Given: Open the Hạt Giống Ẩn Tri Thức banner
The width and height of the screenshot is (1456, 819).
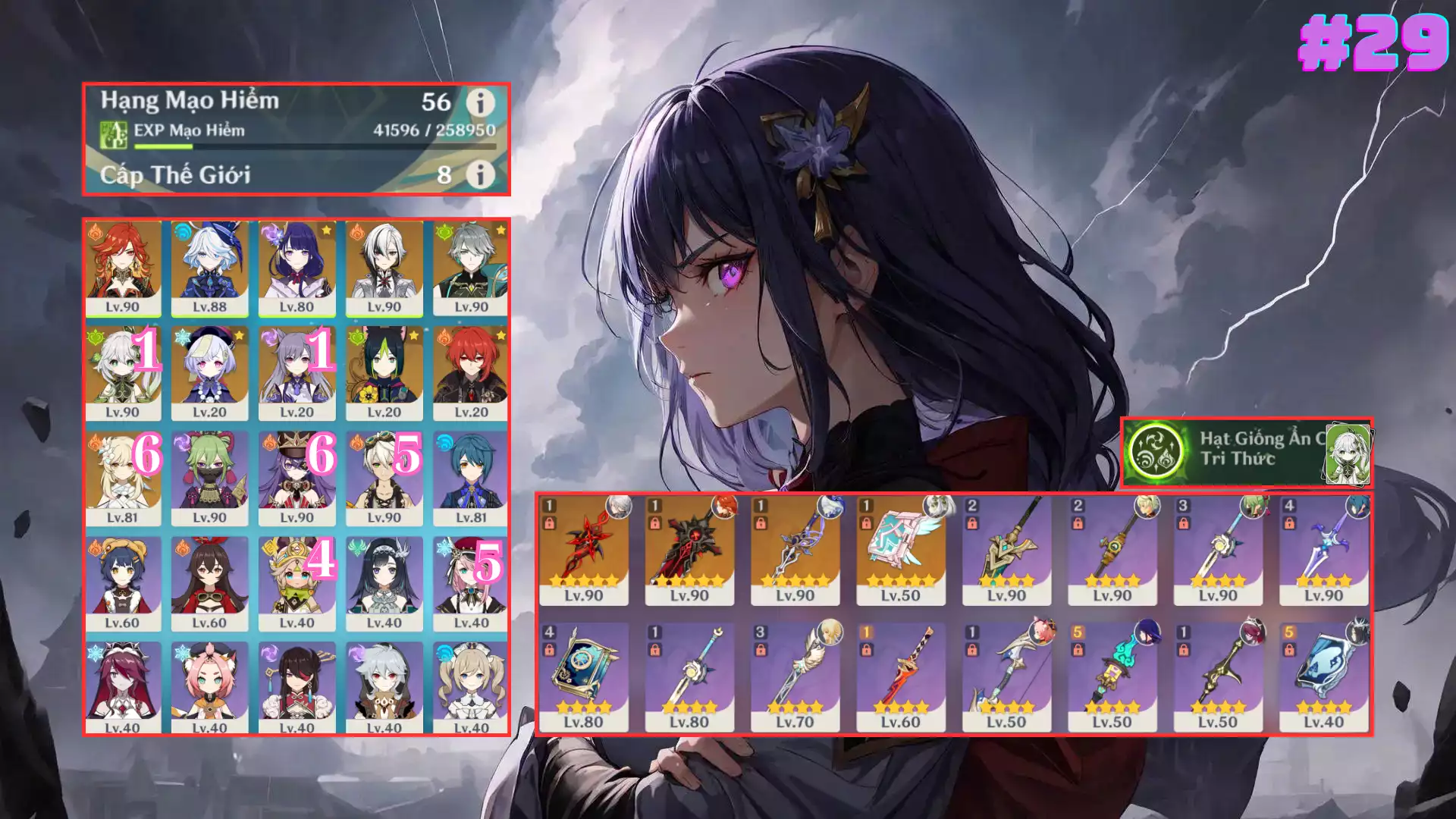Looking at the screenshot, I should 1246,452.
